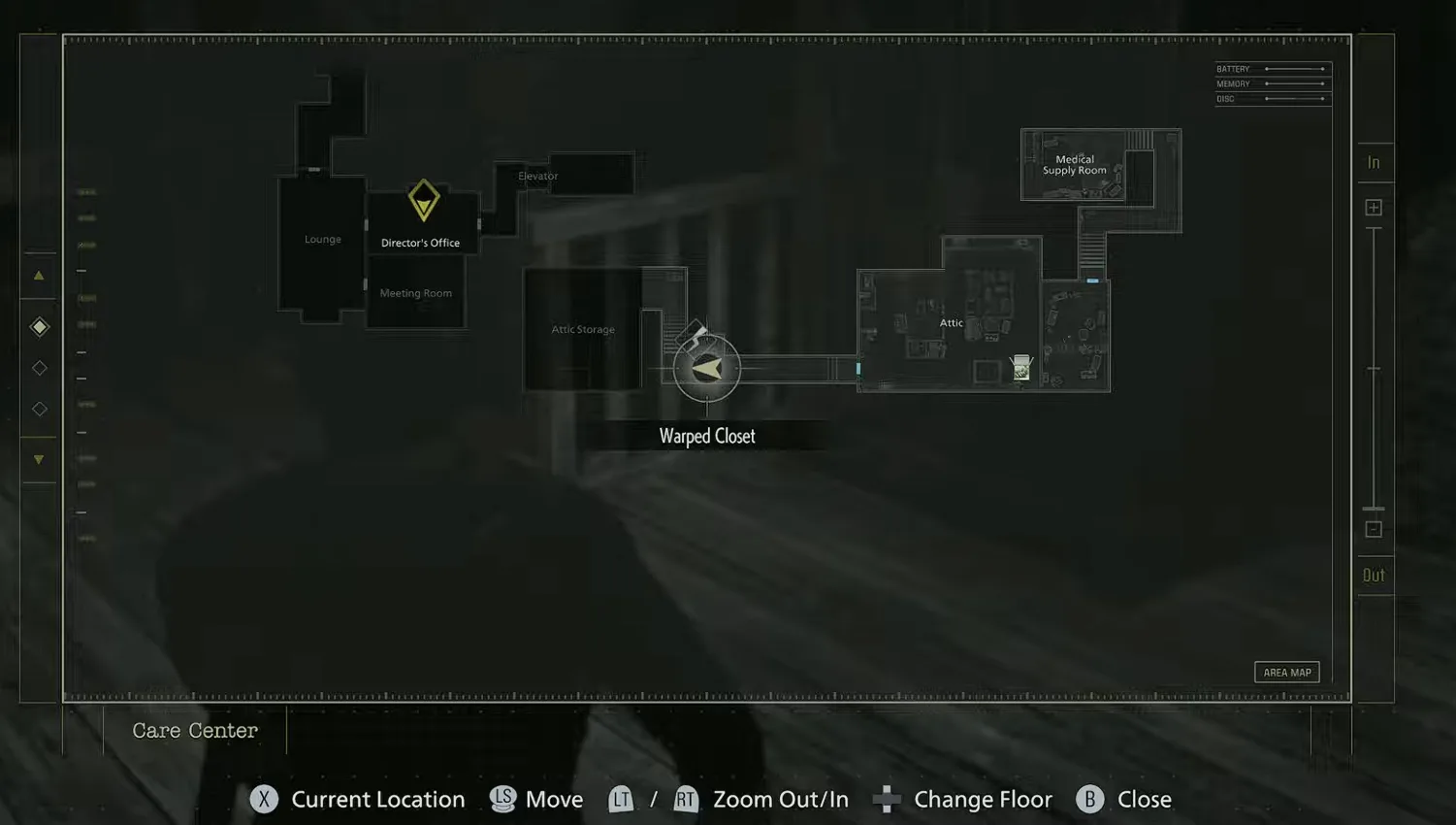The image size is (1456, 825).
Task: Click the Change Floor d-pad icon
Action: [886, 799]
